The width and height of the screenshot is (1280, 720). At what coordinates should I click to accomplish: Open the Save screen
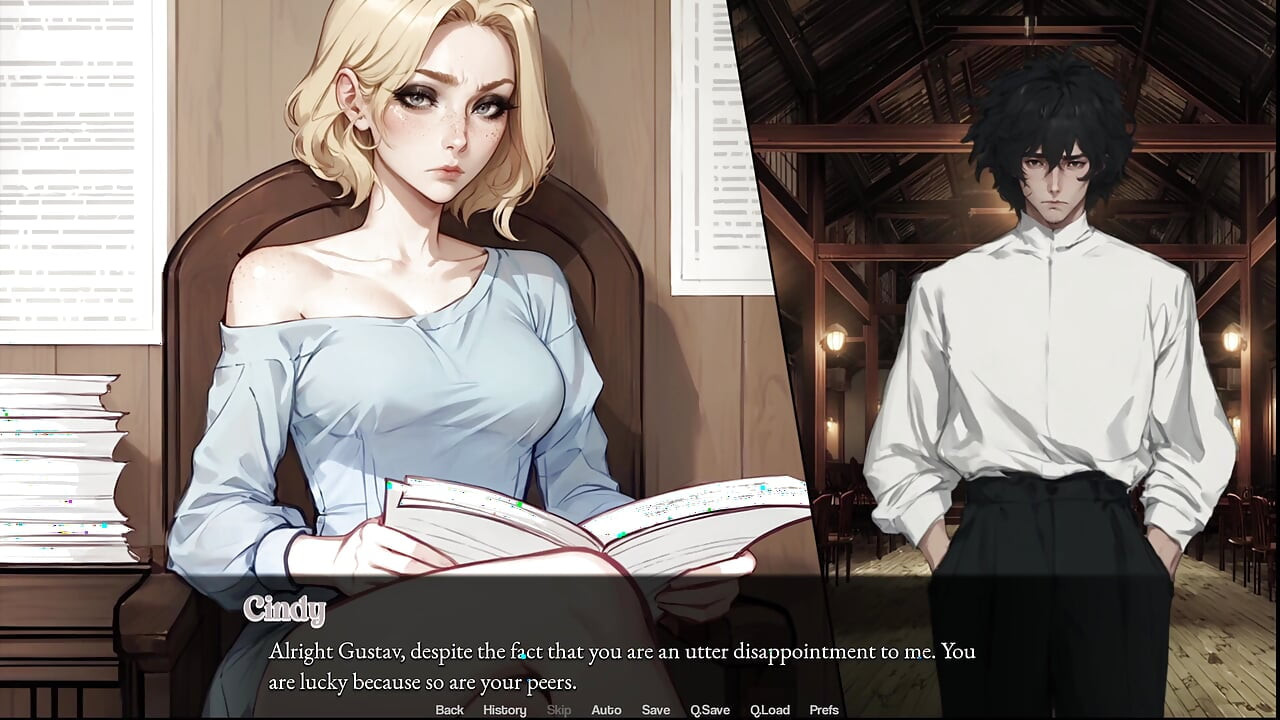(x=655, y=710)
